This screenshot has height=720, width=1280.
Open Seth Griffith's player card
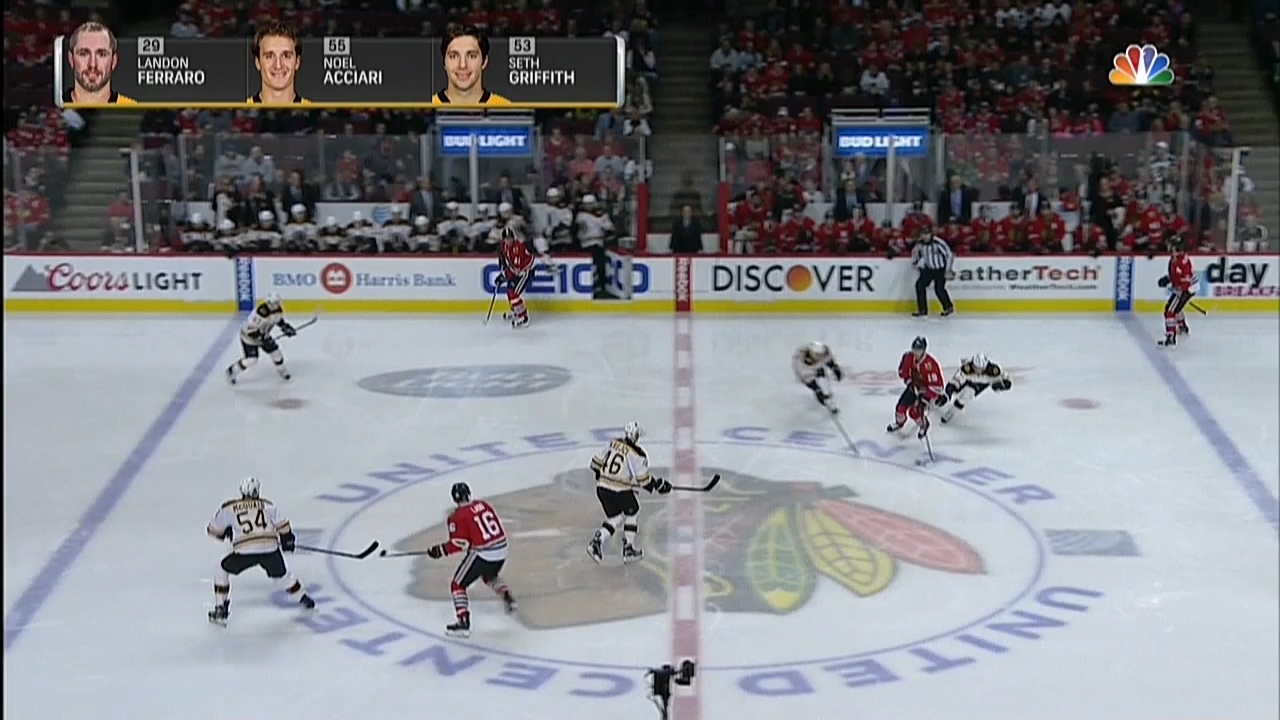click(x=525, y=70)
